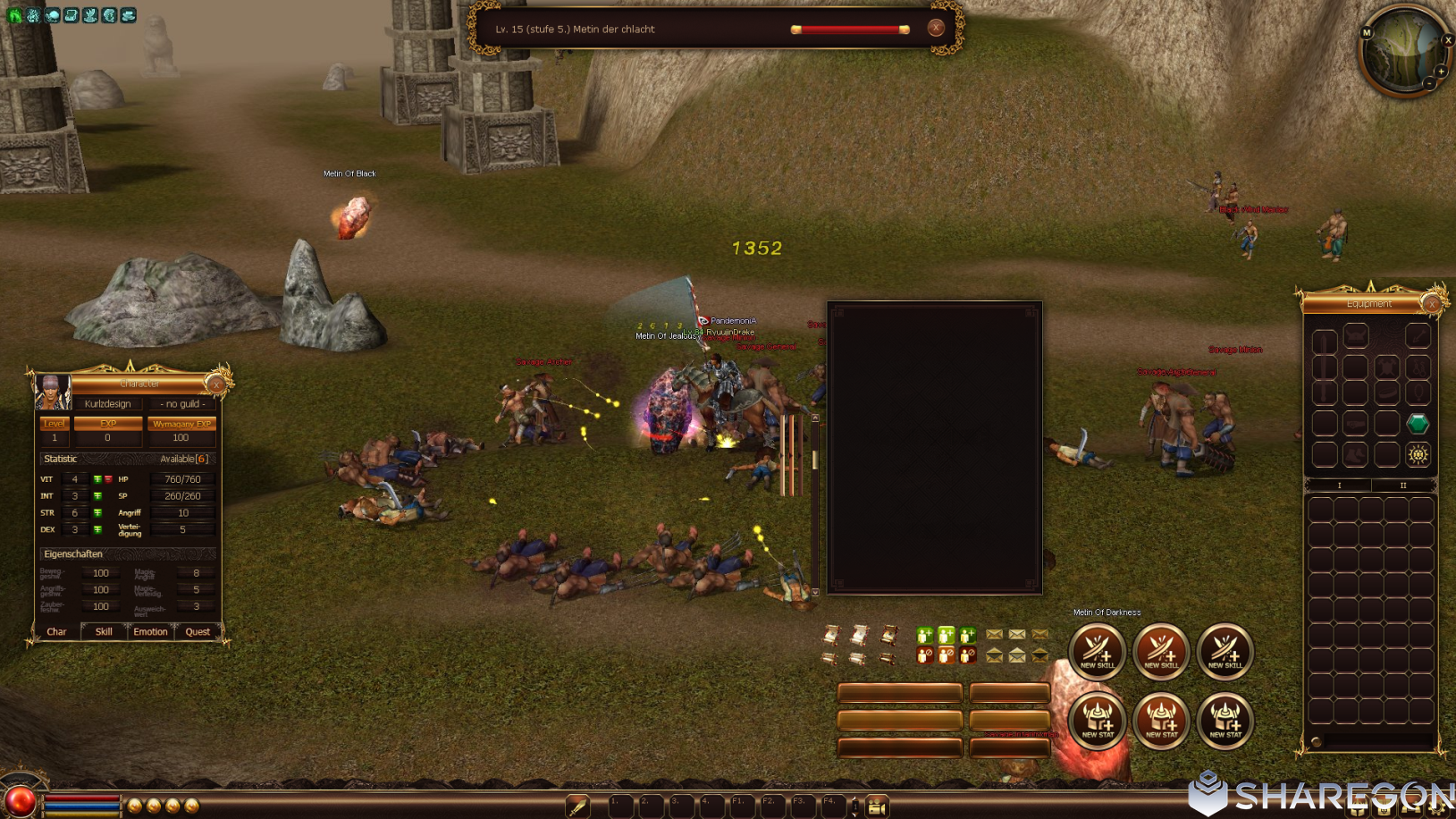Open the full map with M button
The height and width of the screenshot is (819, 1456).
pyautogui.click(x=1366, y=33)
